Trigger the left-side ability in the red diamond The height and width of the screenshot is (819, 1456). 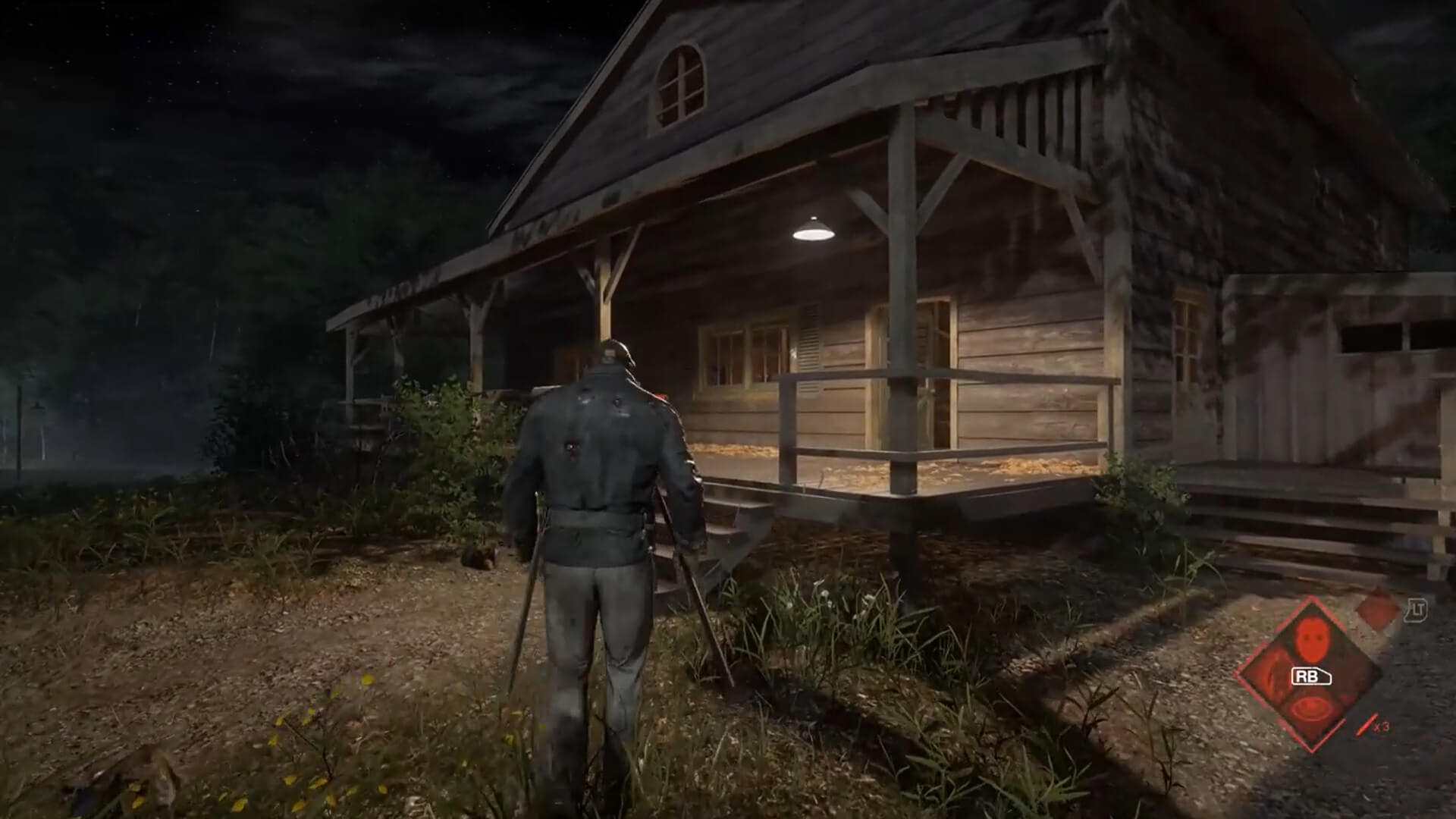pyautogui.click(x=1270, y=675)
